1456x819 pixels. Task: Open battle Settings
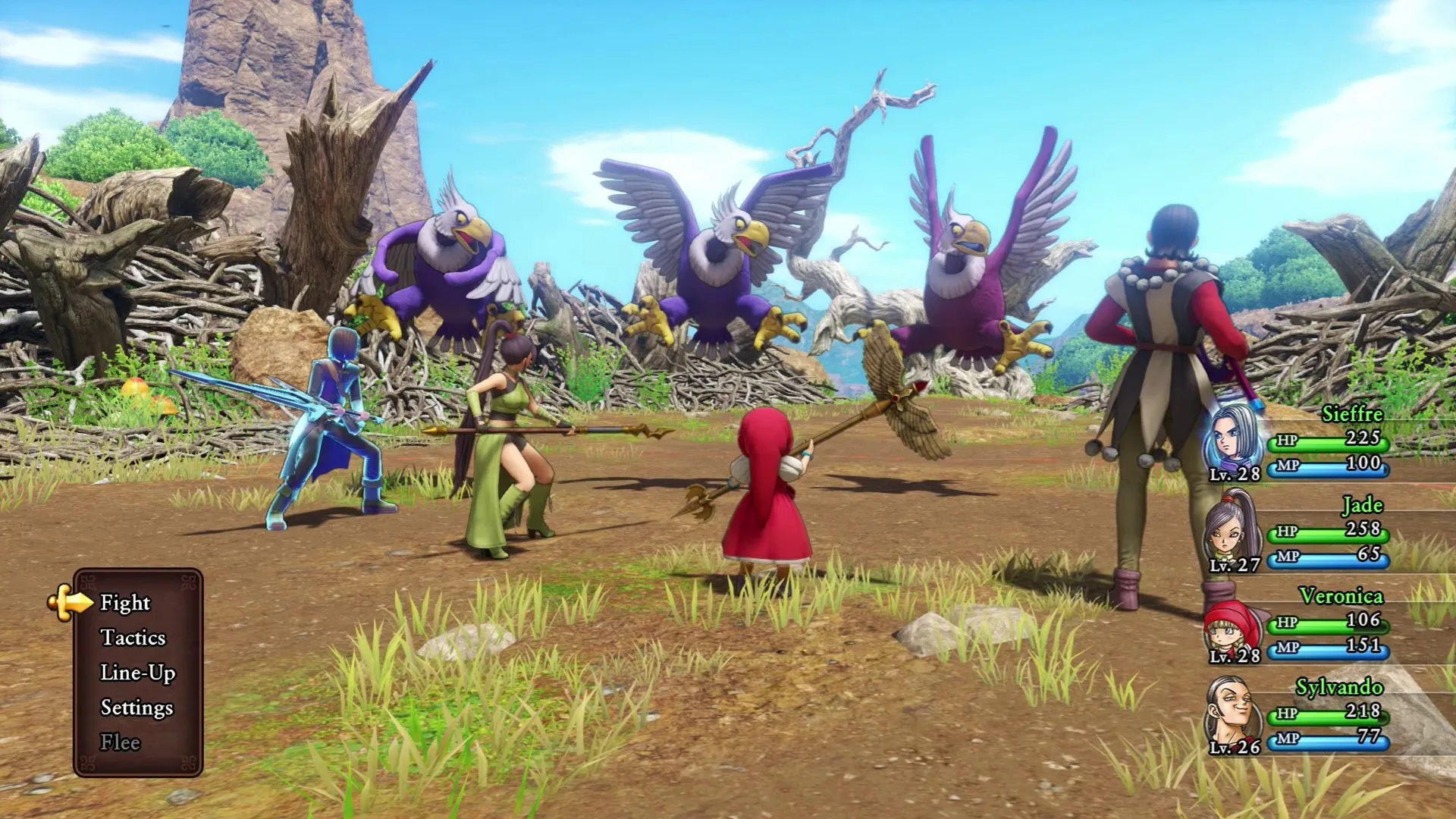click(136, 708)
